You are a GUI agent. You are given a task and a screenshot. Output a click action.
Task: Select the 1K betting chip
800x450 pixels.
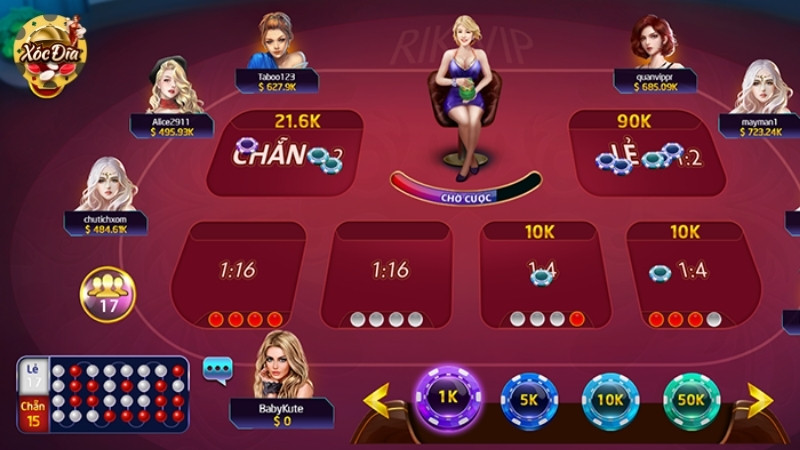point(448,397)
